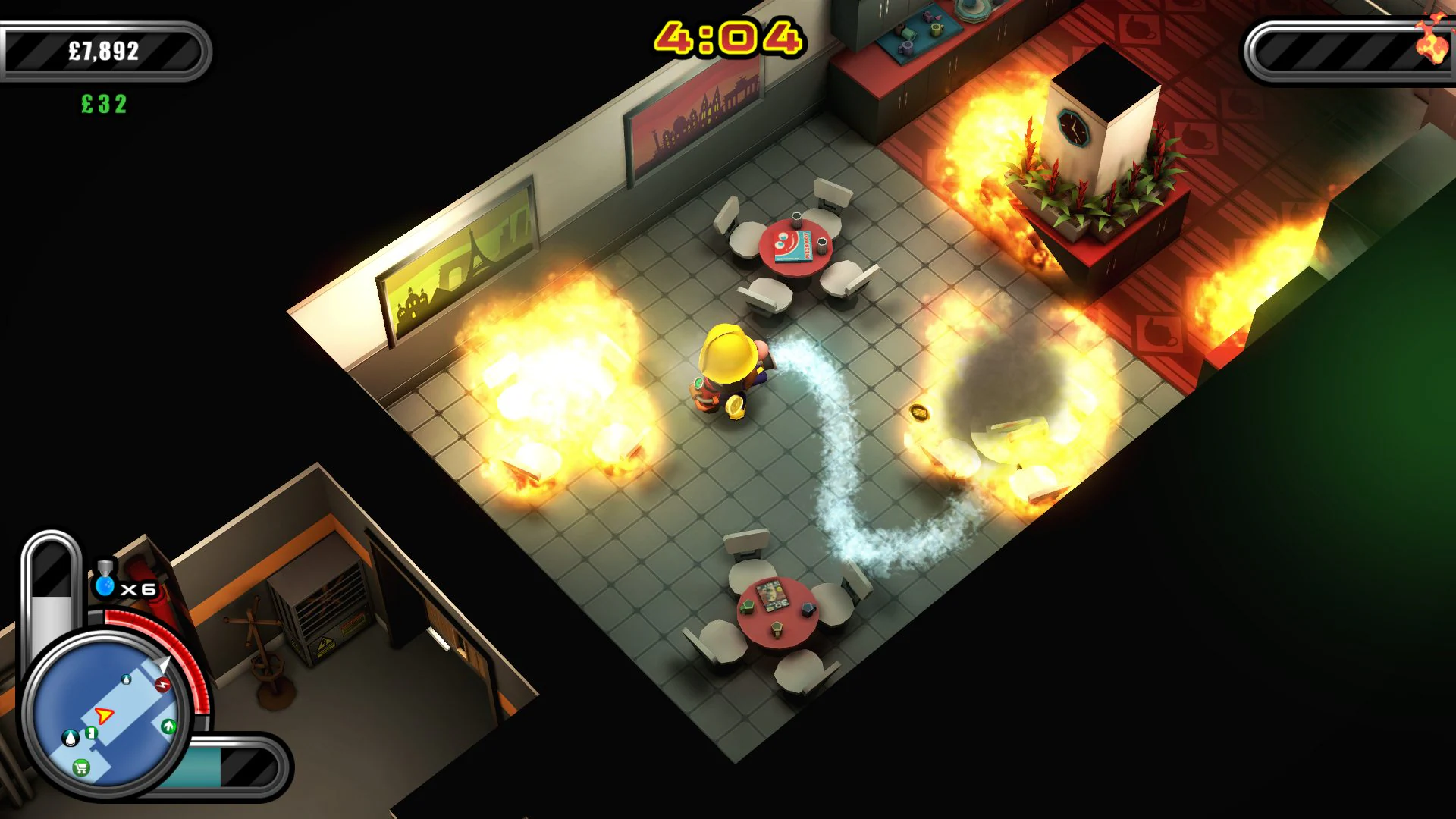This screenshot has height=819, width=1456.
Task: Click the shopping cart marker on the minimap
Action: [x=80, y=769]
